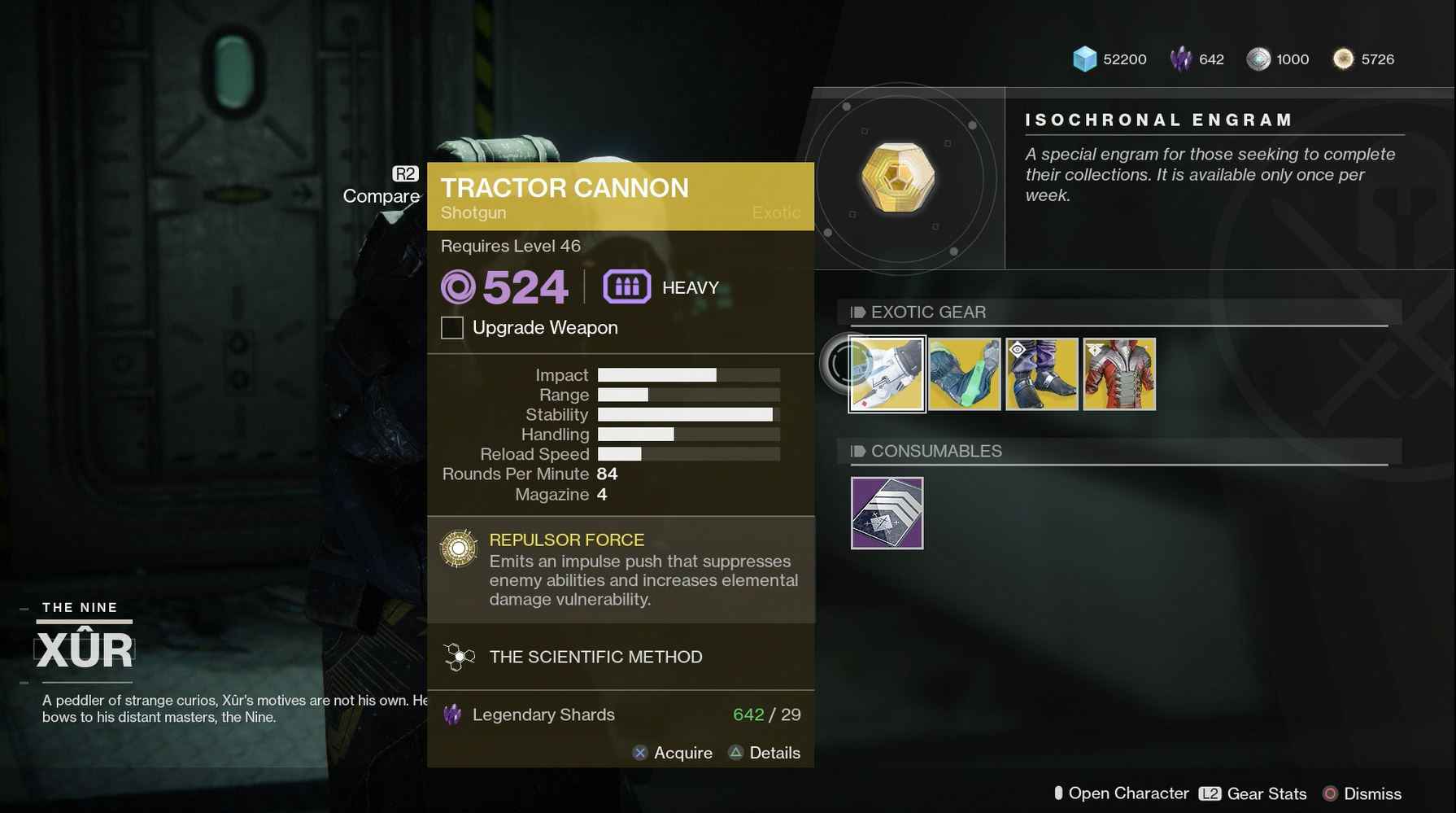Open Character screen from footer
Screen dimensions: 1456x813
click(x=1121, y=793)
